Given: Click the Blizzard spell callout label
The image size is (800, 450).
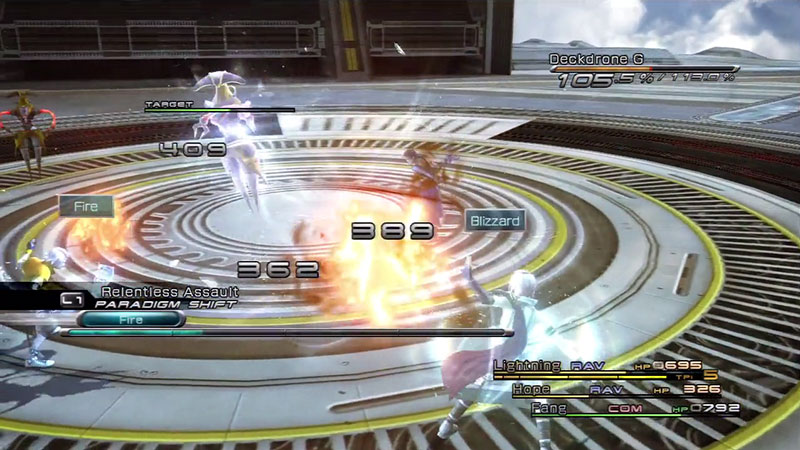Looking at the screenshot, I should 496,220.
